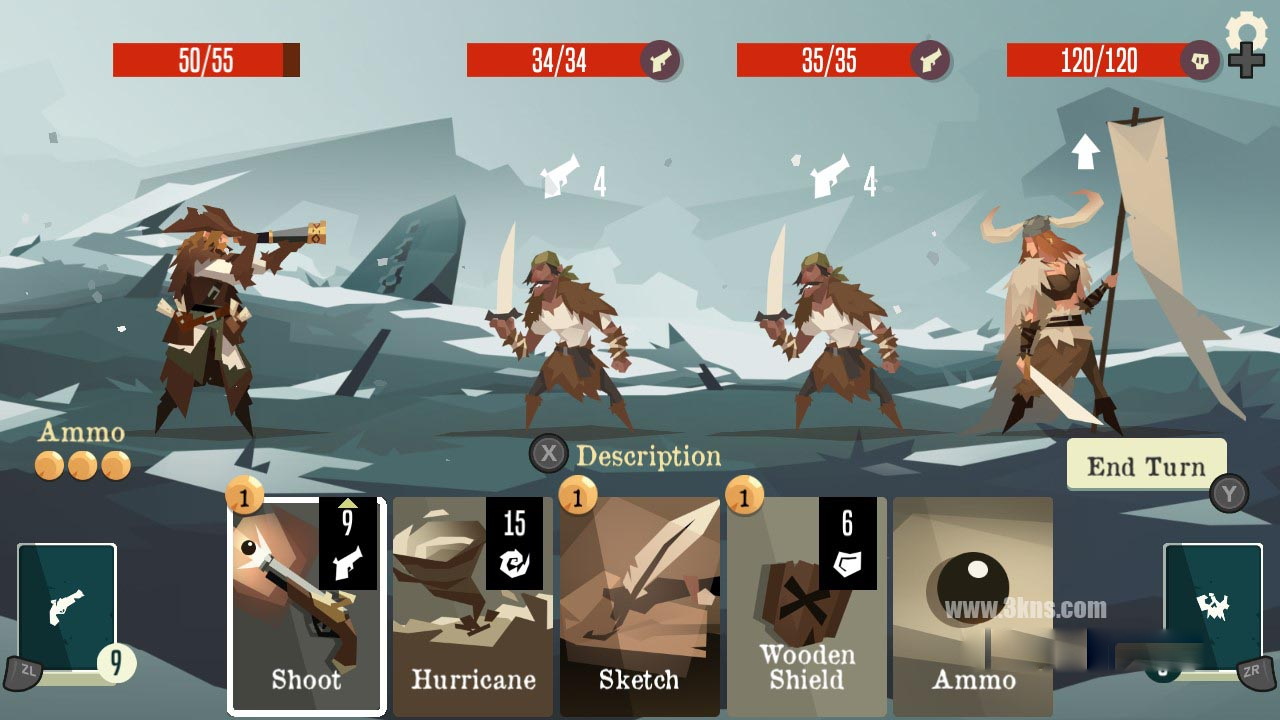
Task: End the current turn
Action: 1146,465
